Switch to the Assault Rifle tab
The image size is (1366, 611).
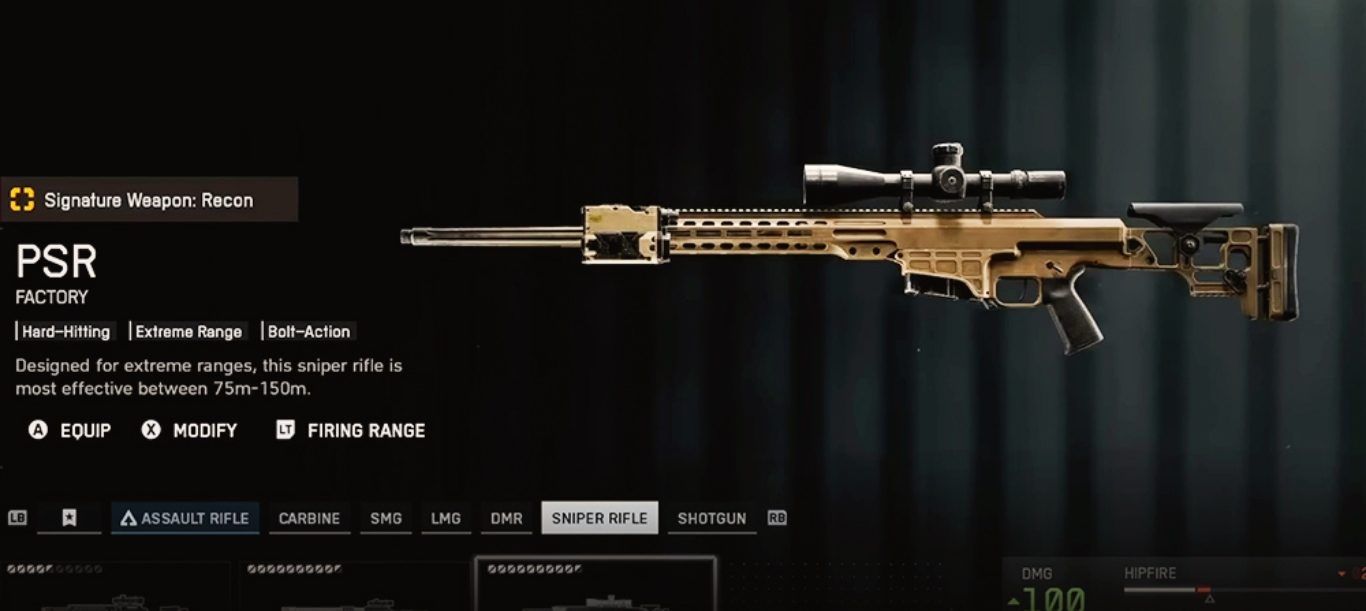click(185, 518)
